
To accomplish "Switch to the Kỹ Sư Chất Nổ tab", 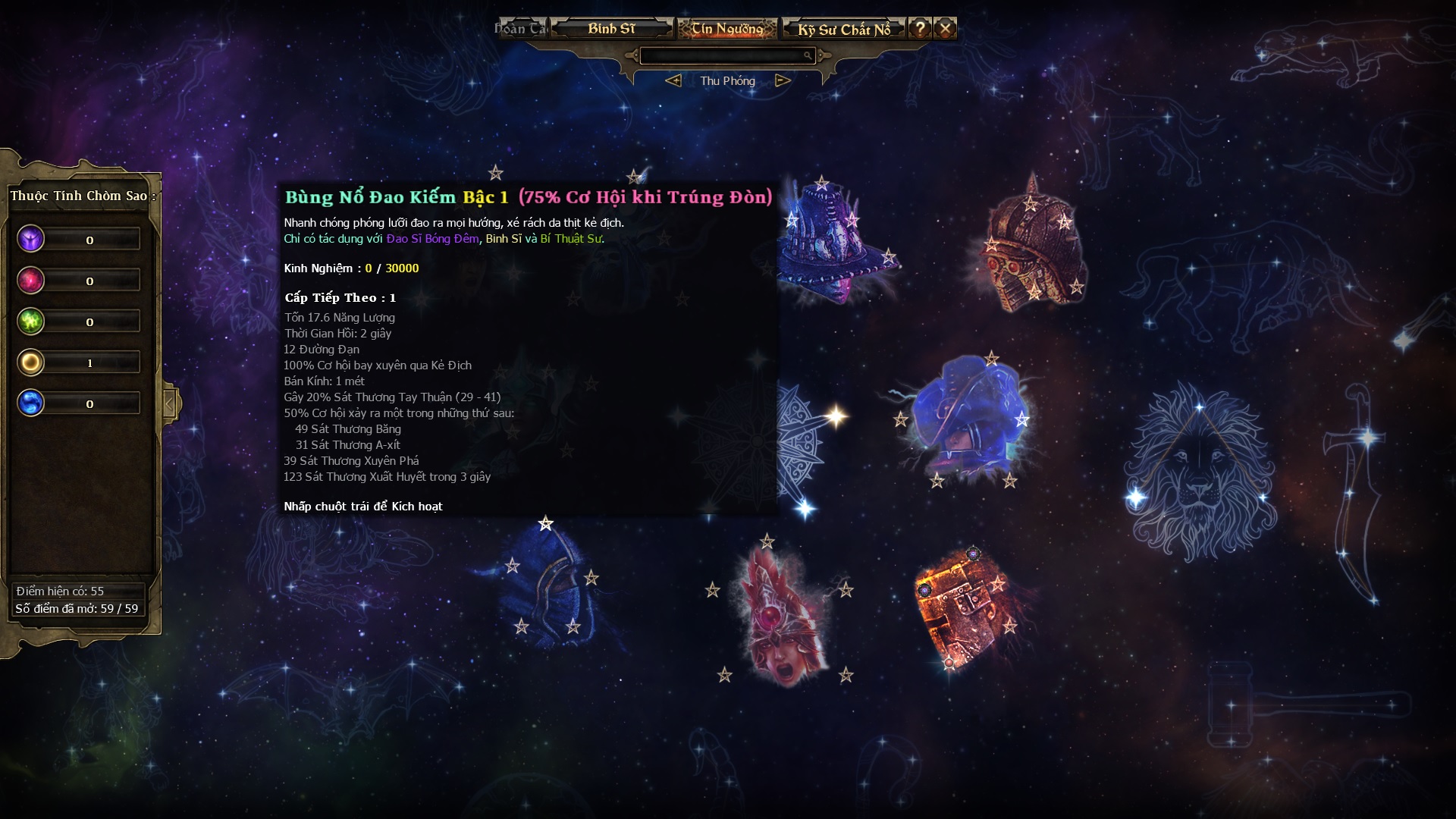I will coord(843,30).
